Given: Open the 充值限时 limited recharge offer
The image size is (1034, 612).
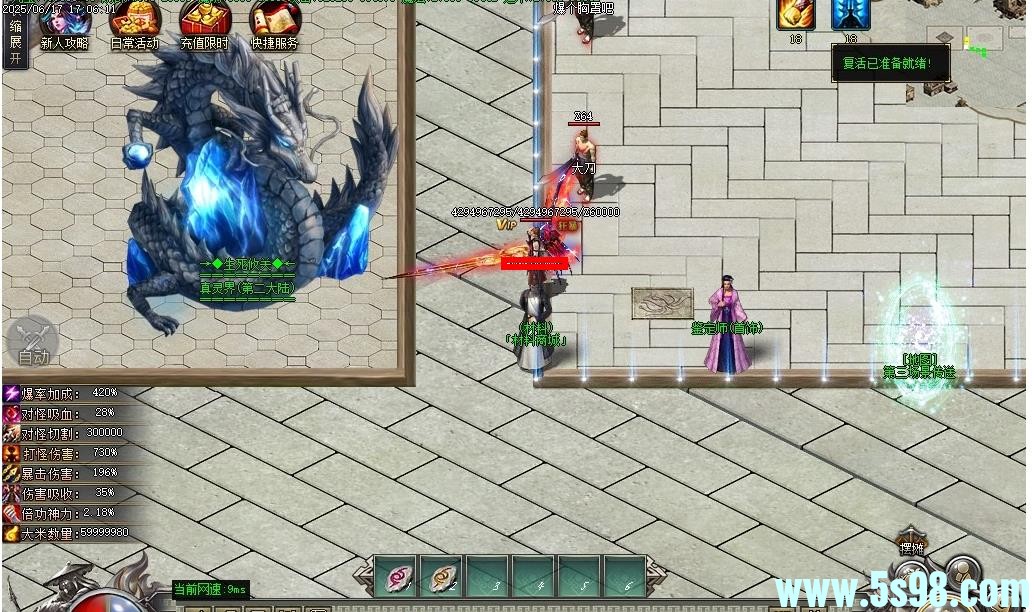Looking at the screenshot, I should pyautogui.click(x=204, y=24).
